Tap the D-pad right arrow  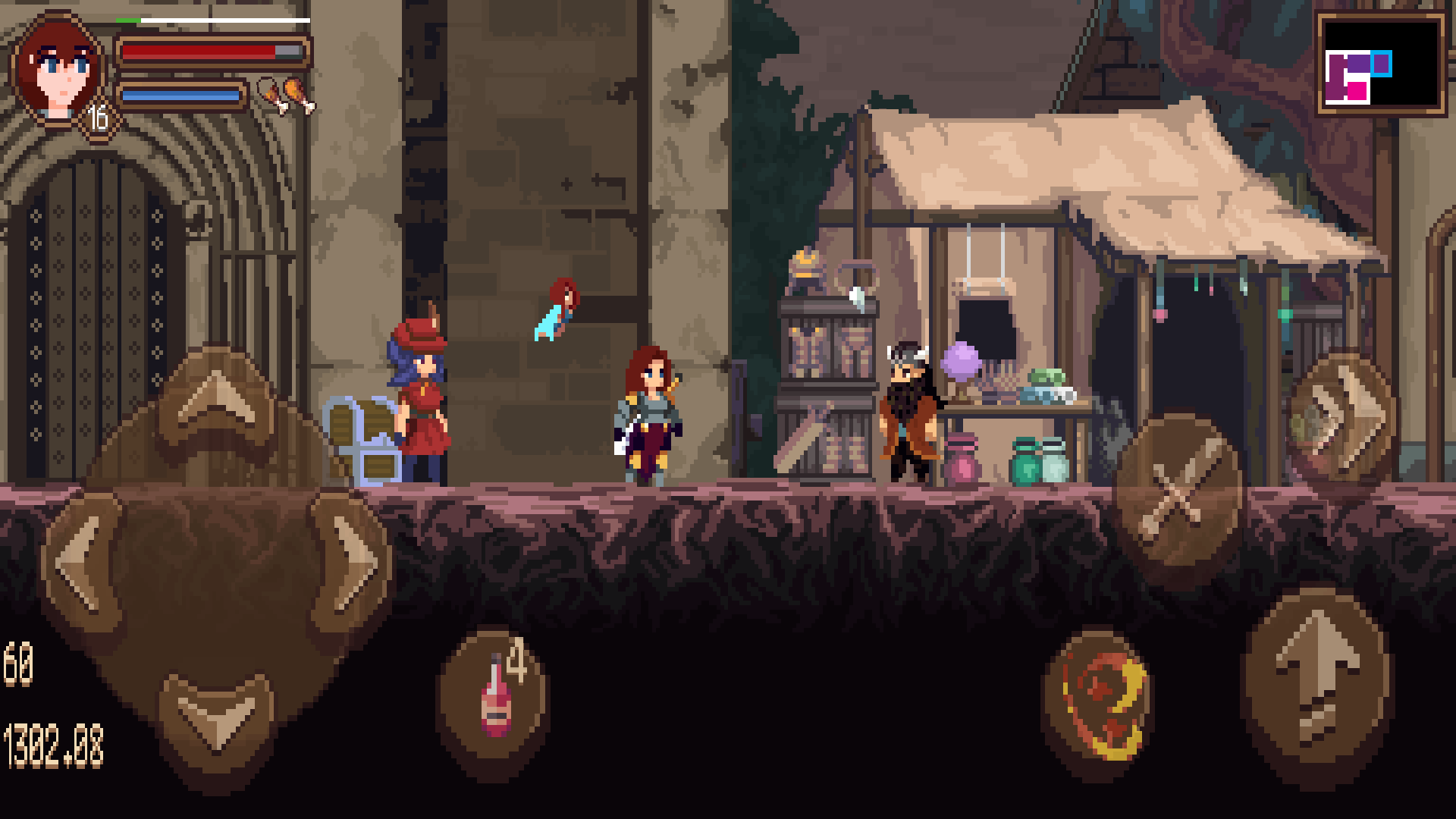pos(351,562)
